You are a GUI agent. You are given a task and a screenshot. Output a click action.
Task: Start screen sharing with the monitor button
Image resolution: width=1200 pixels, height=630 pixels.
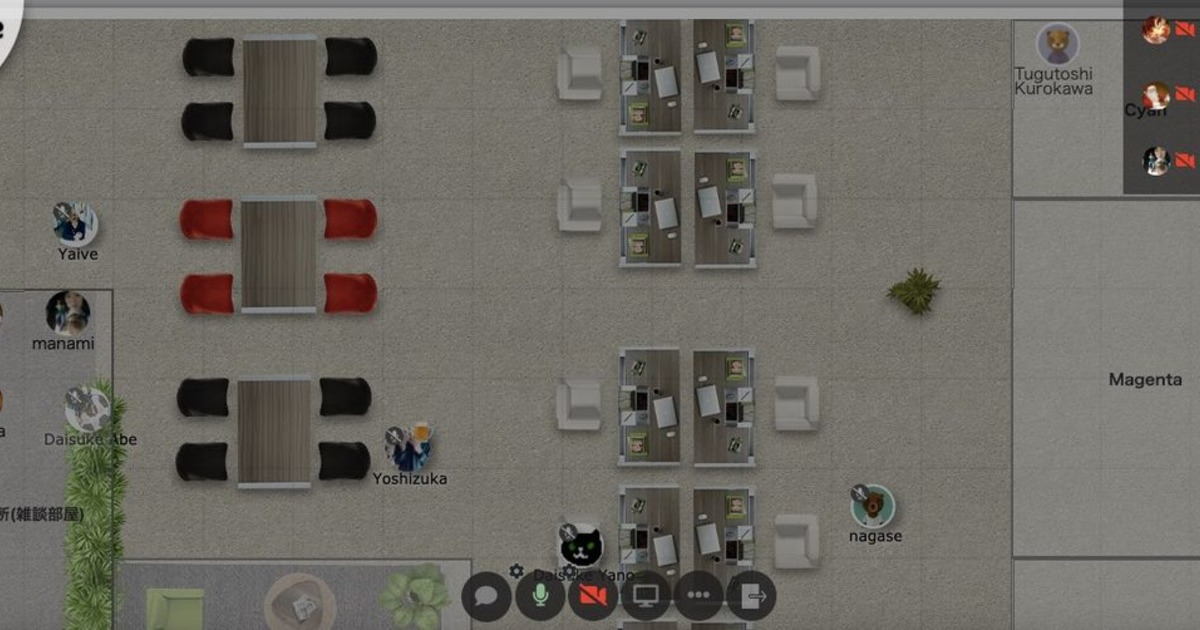[x=646, y=596]
